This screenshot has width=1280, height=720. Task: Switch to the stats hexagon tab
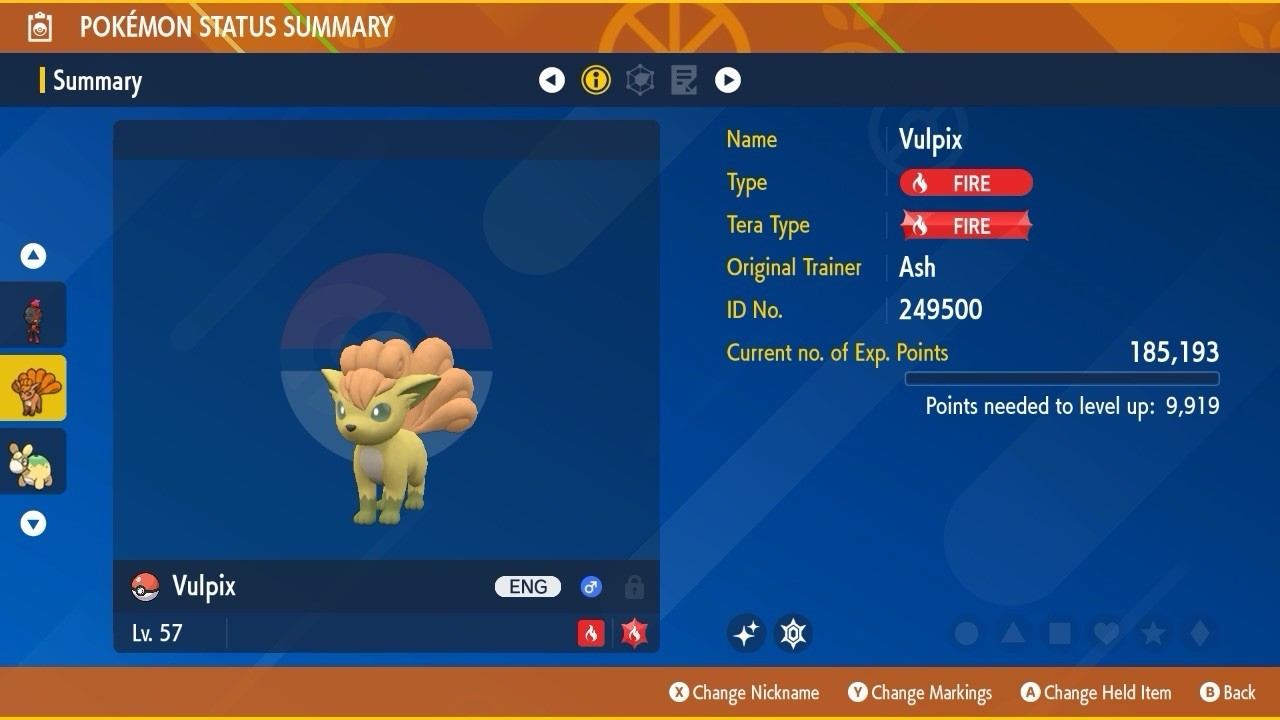(640, 80)
